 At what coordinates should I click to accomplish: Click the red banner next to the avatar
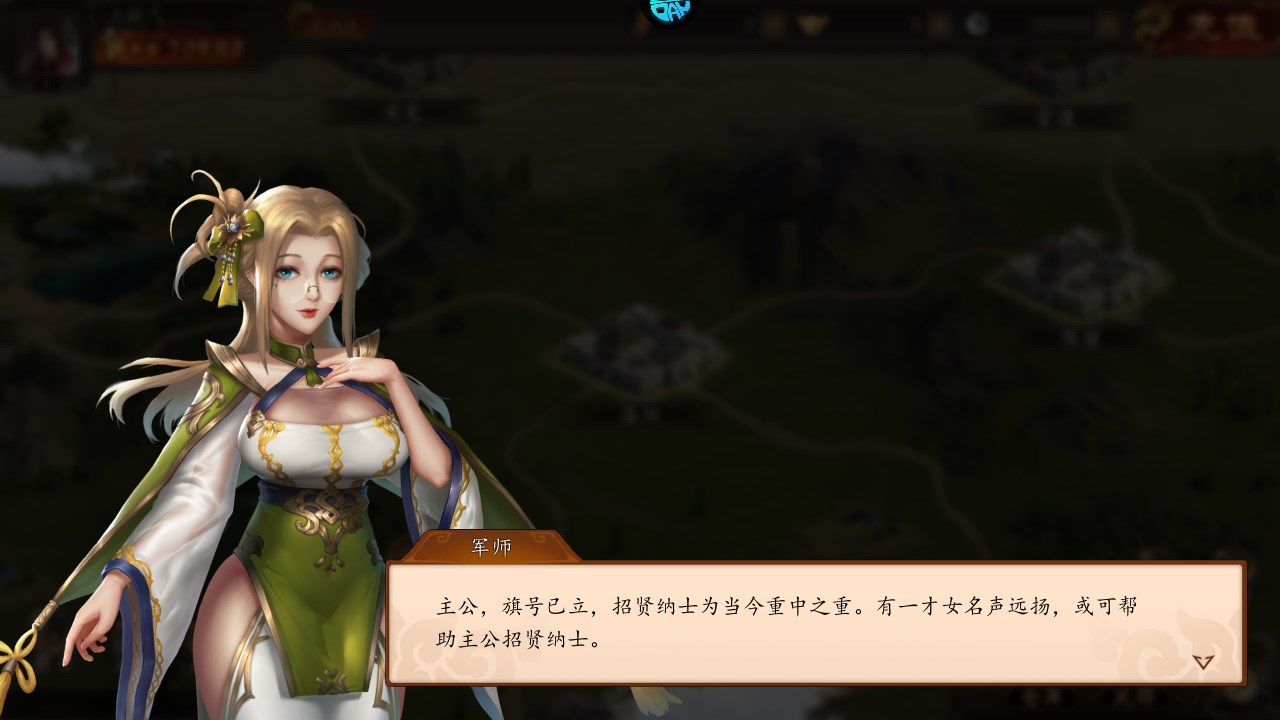pyautogui.click(x=175, y=45)
